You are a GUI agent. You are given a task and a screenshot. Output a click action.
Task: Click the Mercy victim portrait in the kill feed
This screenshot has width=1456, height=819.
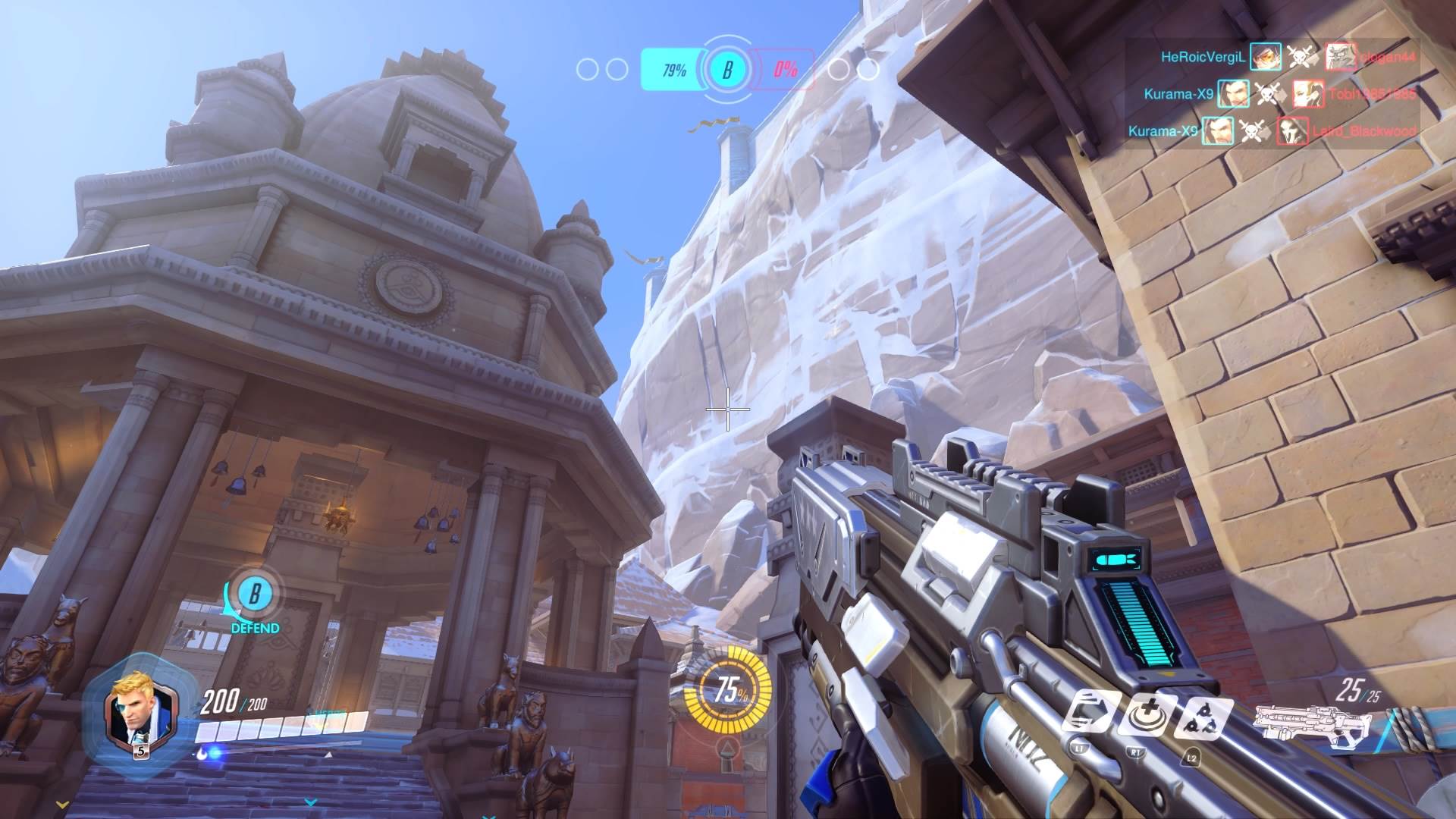click(x=1308, y=94)
